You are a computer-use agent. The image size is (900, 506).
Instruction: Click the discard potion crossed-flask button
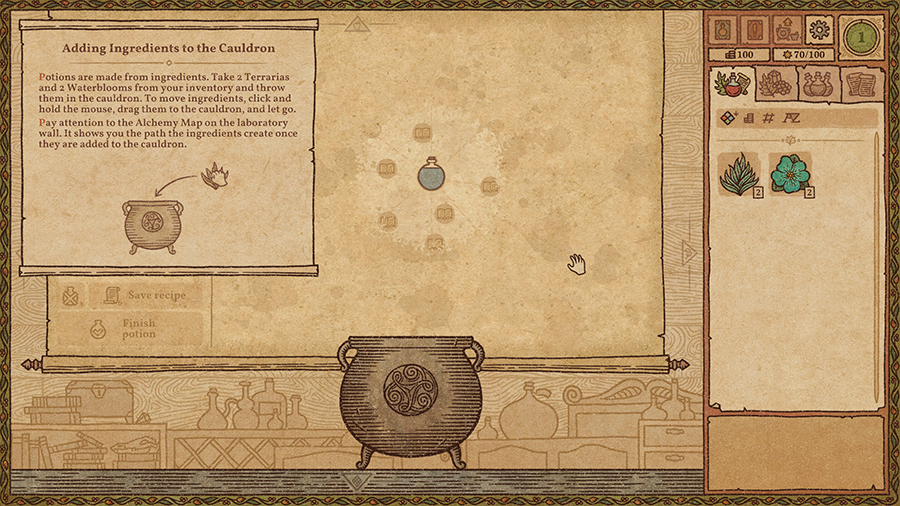point(69,295)
